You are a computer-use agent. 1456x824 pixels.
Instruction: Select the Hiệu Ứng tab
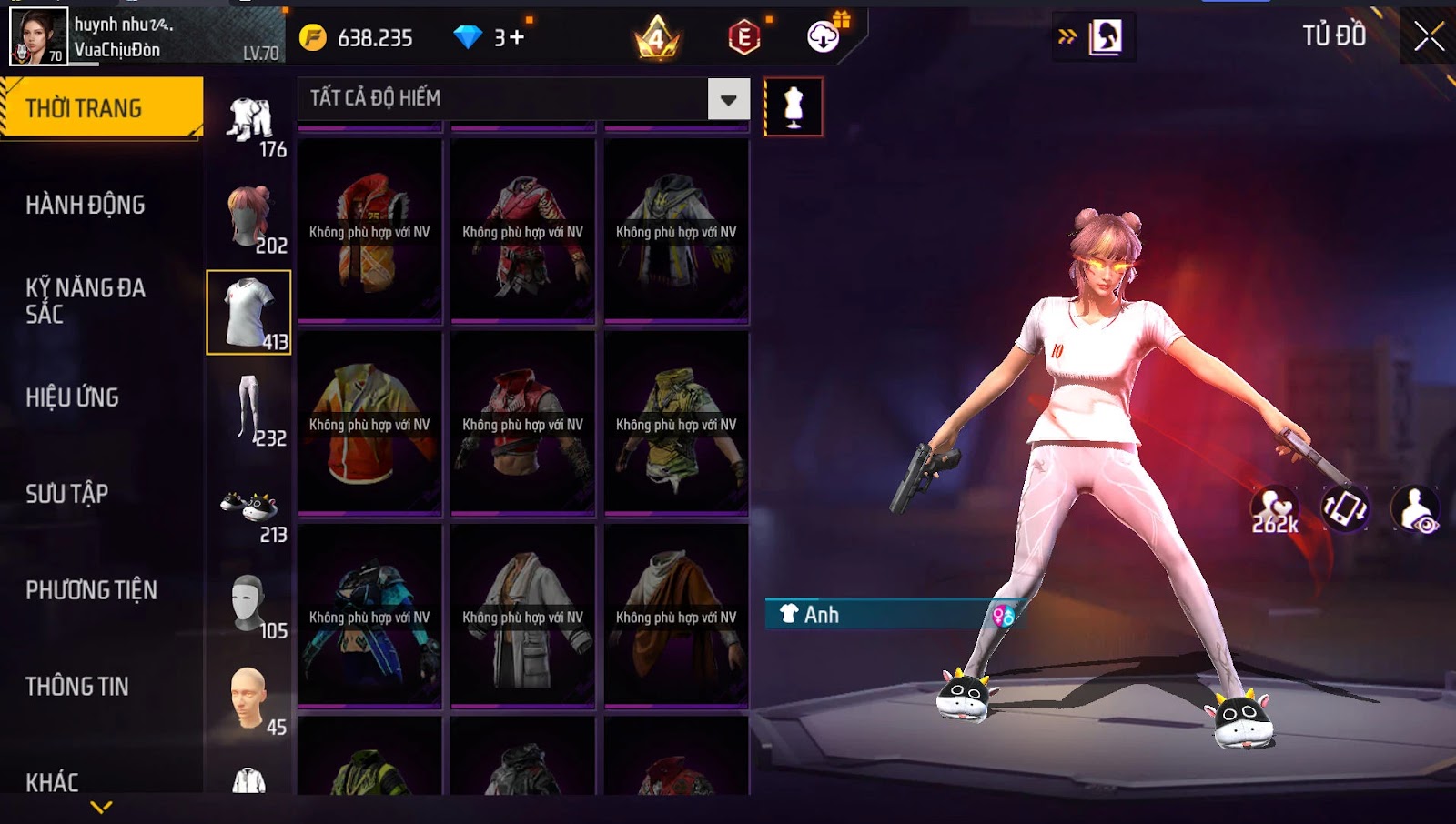73,397
